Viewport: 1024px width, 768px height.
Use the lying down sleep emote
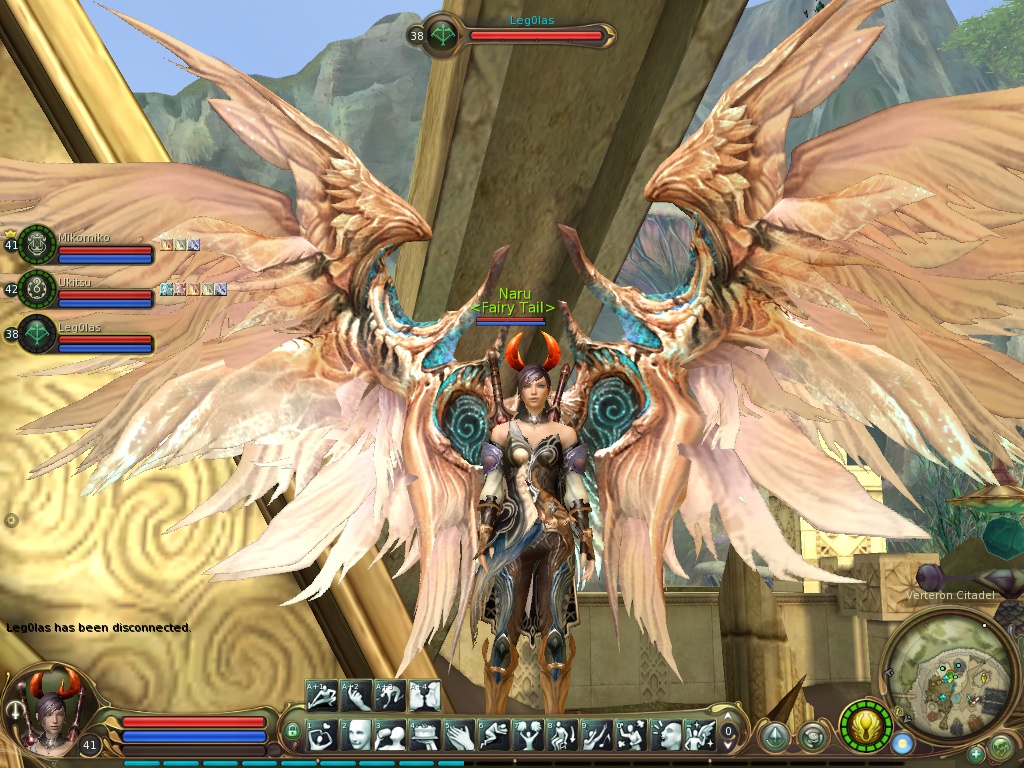coord(493,736)
